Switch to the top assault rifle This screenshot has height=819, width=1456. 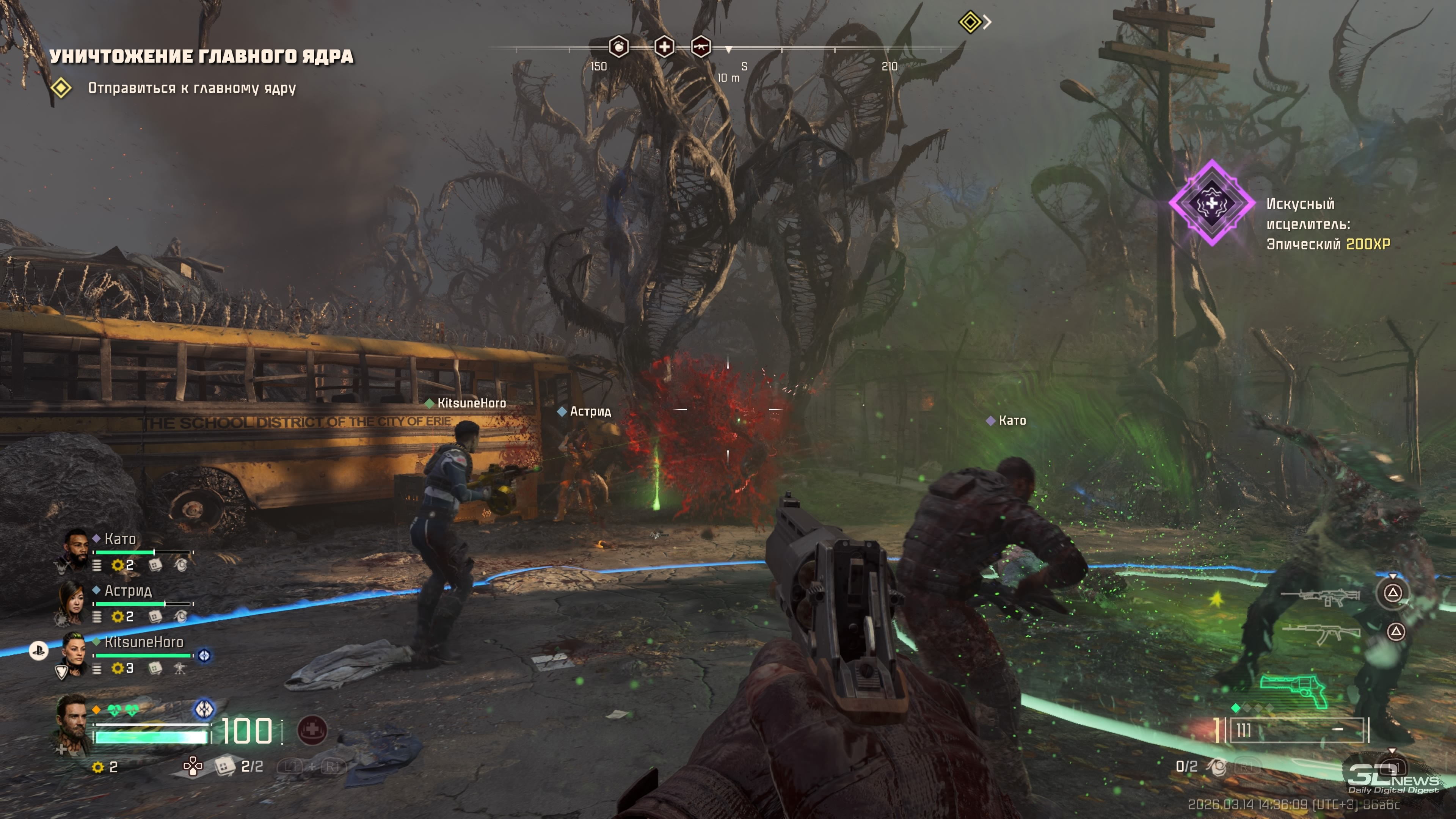pyautogui.click(x=1320, y=596)
